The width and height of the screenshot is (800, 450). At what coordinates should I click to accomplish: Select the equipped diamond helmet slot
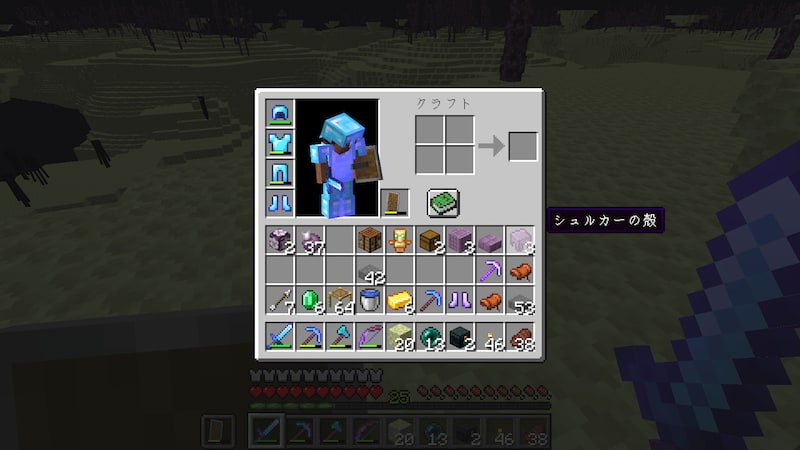(x=280, y=113)
